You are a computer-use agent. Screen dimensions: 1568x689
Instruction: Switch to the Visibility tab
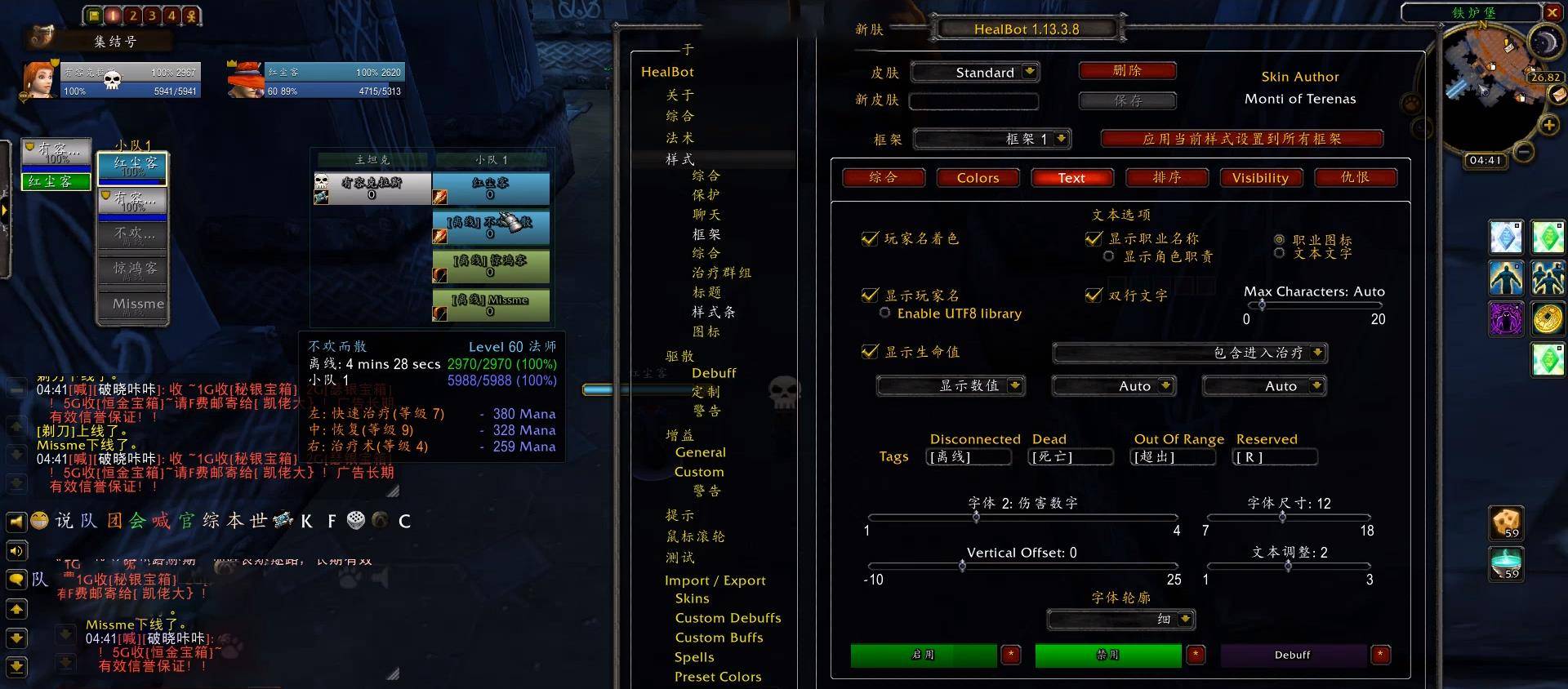1261,177
